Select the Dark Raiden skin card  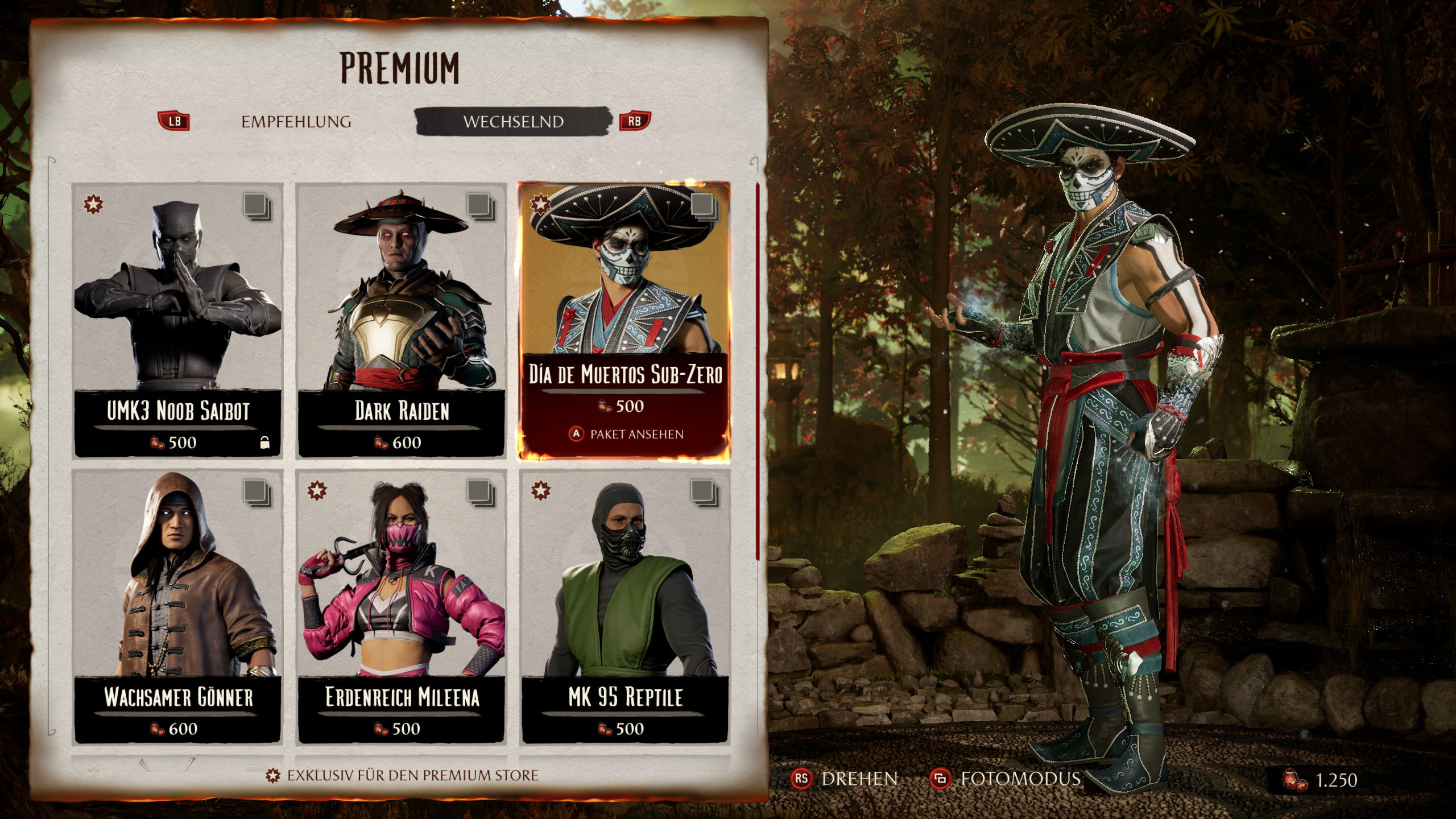click(x=402, y=320)
